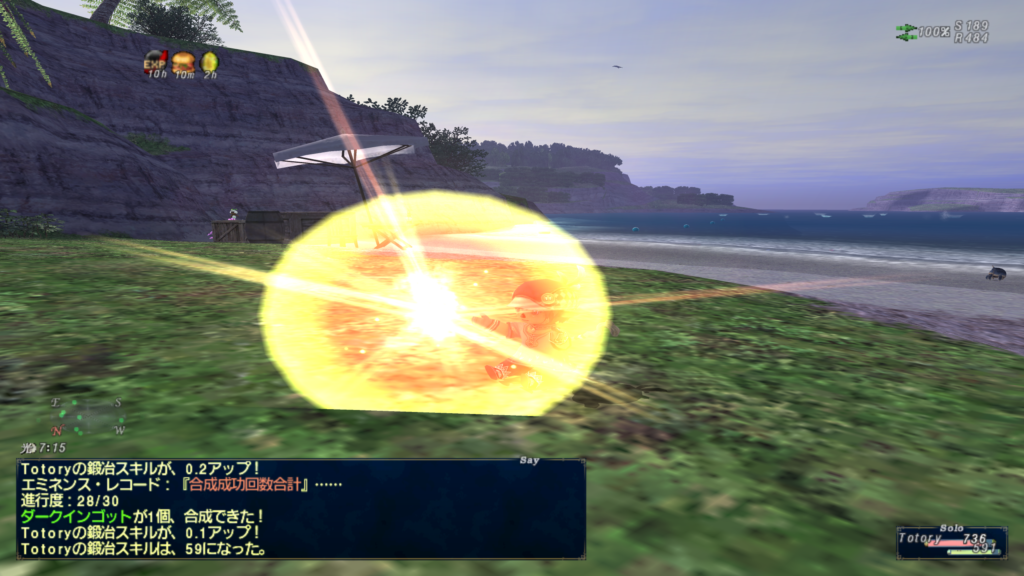The image size is (1024, 576).
Task: Click the hamburger food buff icon
Action: pyautogui.click(x=182, y=61)
